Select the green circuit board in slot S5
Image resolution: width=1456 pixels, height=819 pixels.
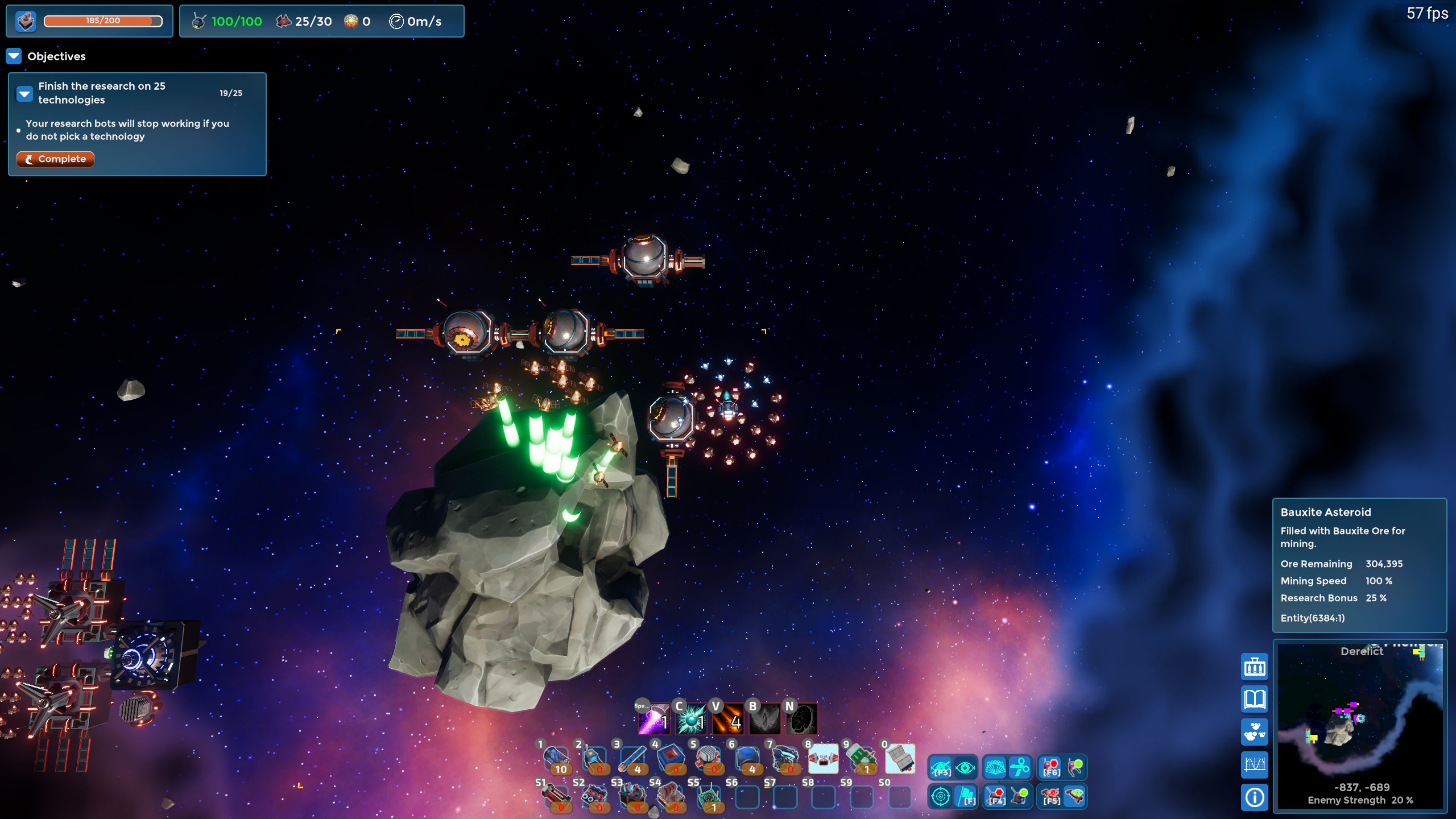click(x=709, y=796)
